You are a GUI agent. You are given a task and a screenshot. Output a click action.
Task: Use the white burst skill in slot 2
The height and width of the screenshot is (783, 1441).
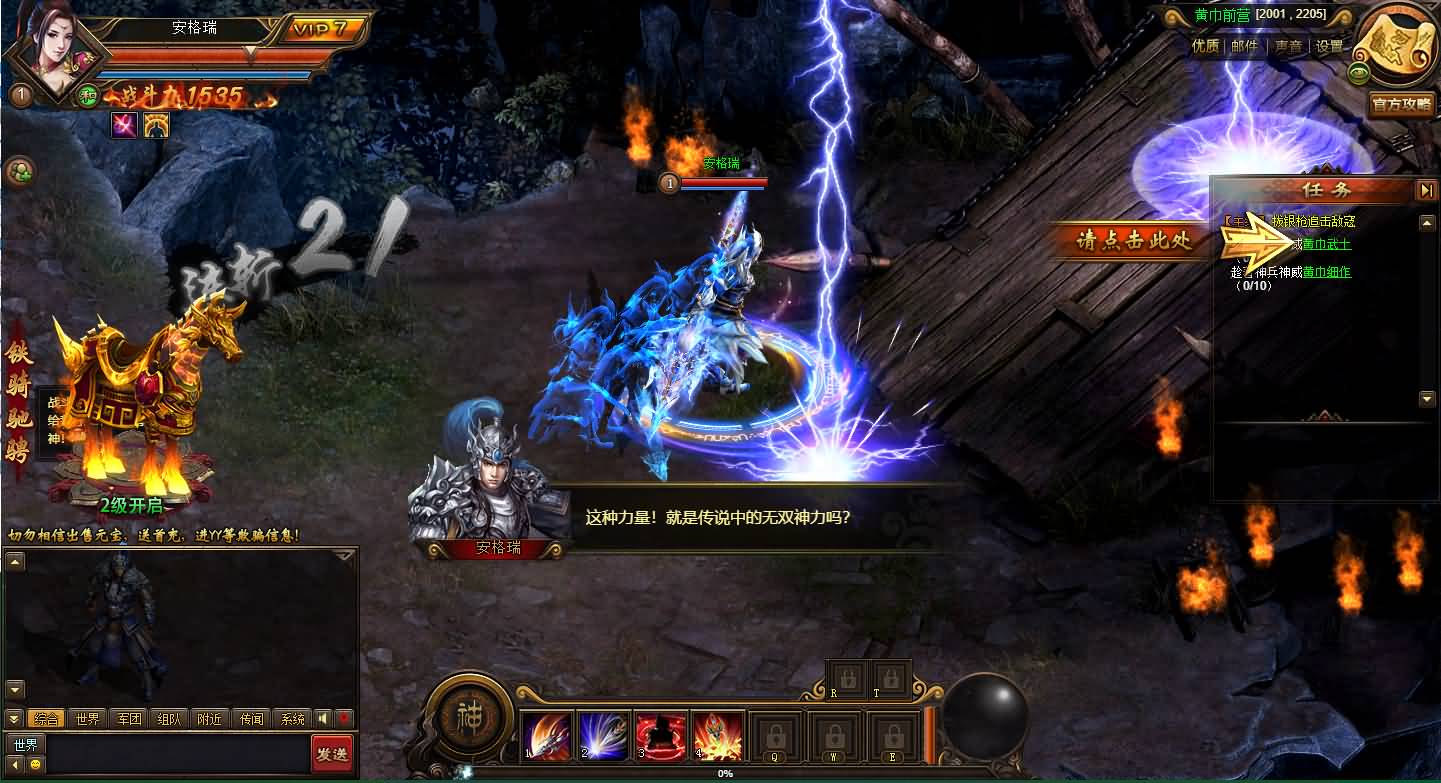click(x=603, y=737)
